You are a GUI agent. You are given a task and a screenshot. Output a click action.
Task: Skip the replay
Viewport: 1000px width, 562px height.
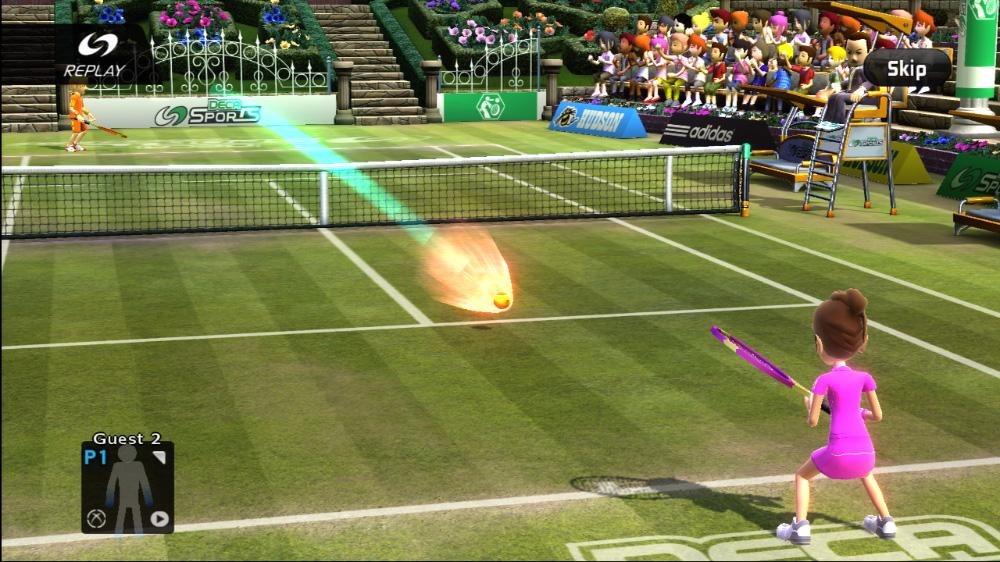(906, 69)
